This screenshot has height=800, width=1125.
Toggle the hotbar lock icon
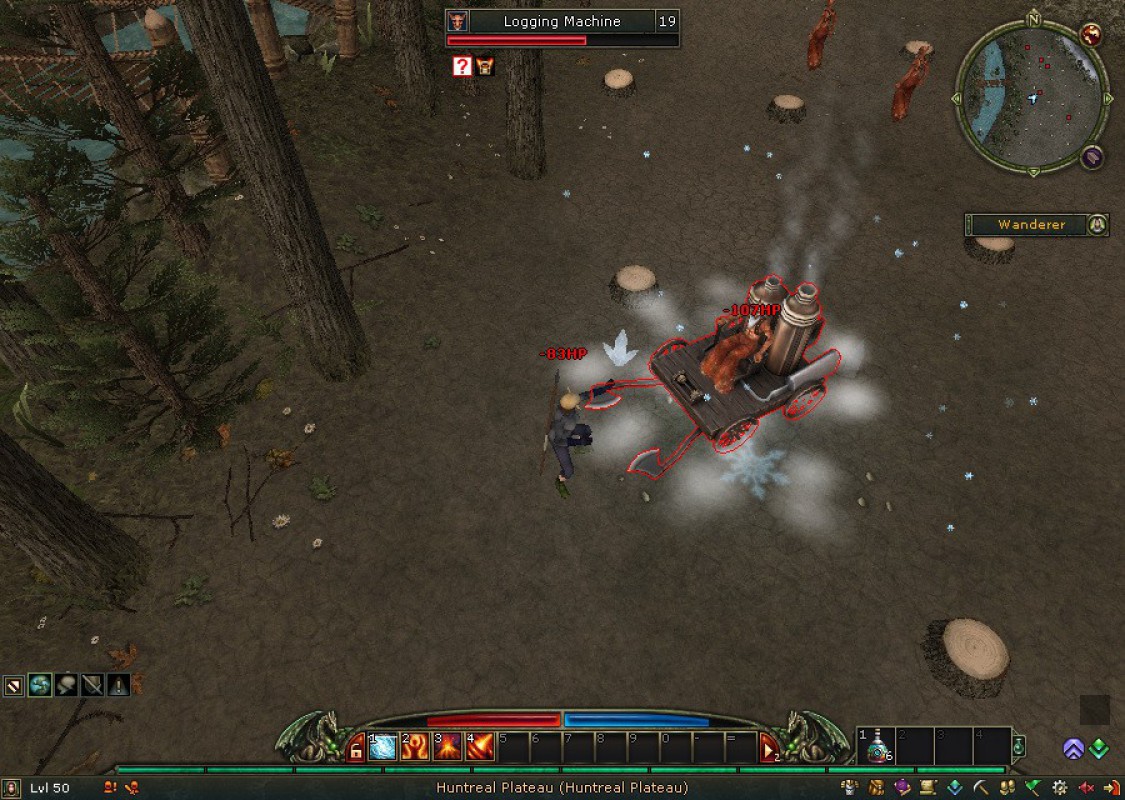coord(356,749)
